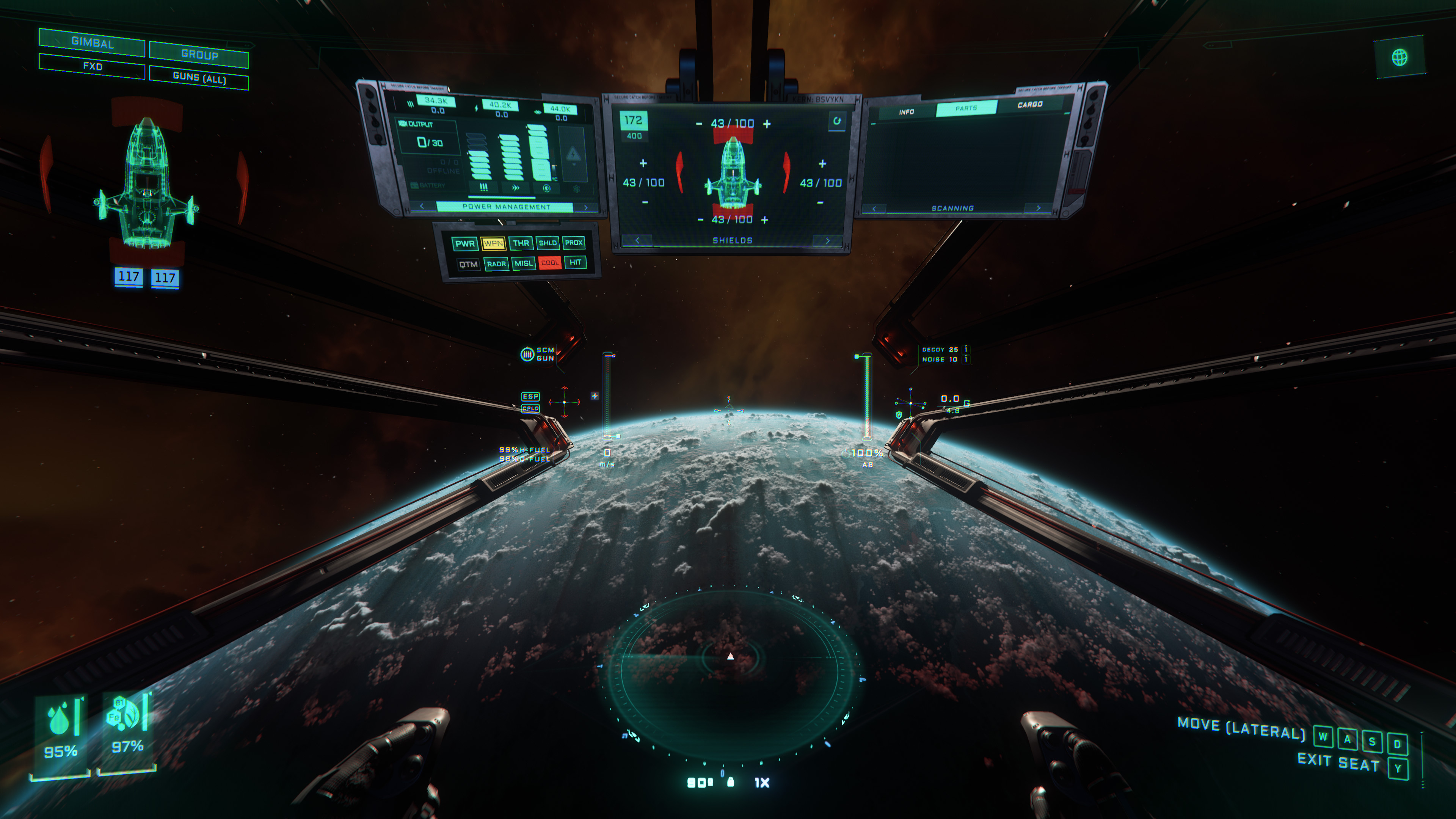Viewport: 1456px width, 819px height.
Task: Toggle the PWR power button
Action: (464, 243)
